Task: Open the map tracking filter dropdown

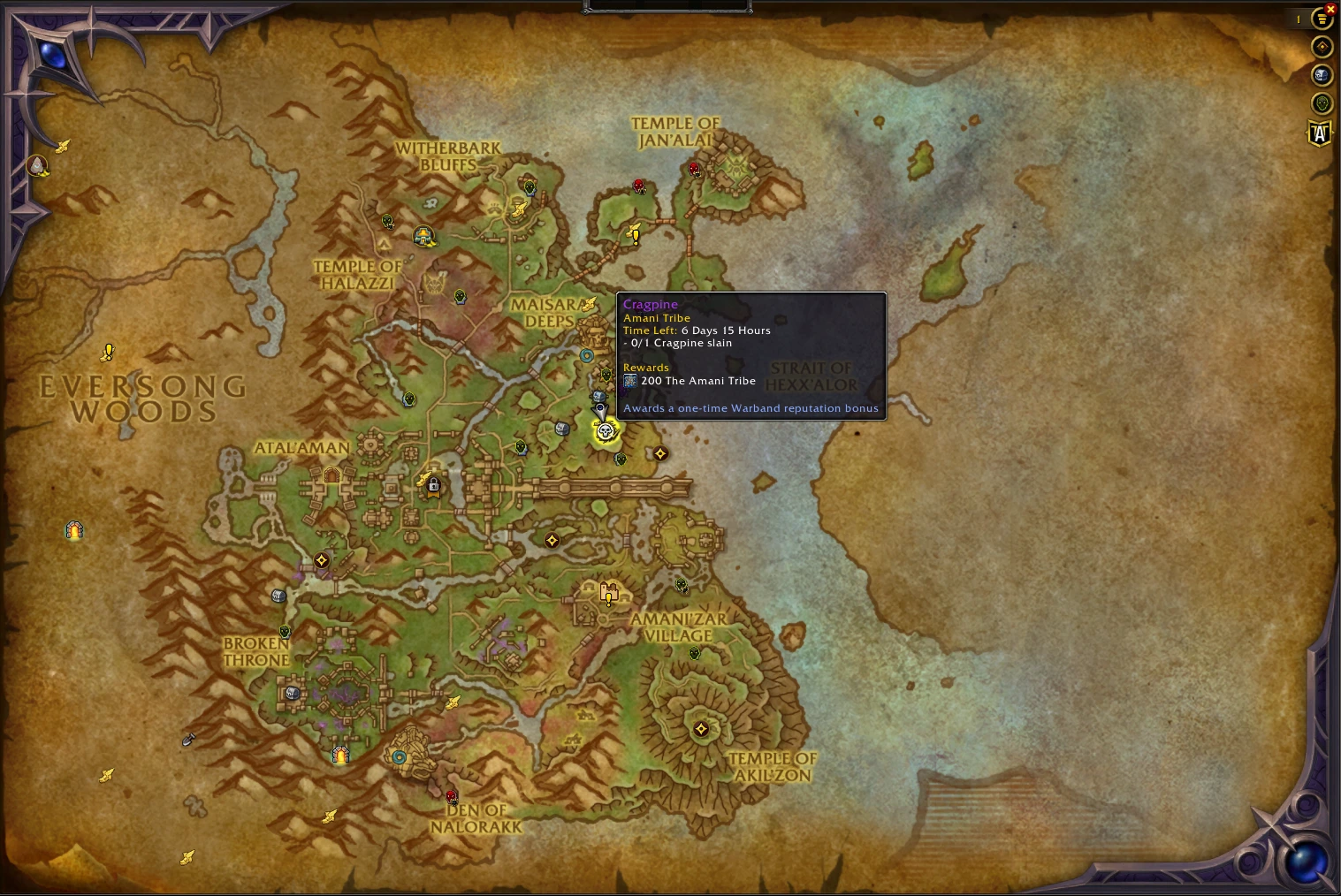Action: tap(1322, 19)
